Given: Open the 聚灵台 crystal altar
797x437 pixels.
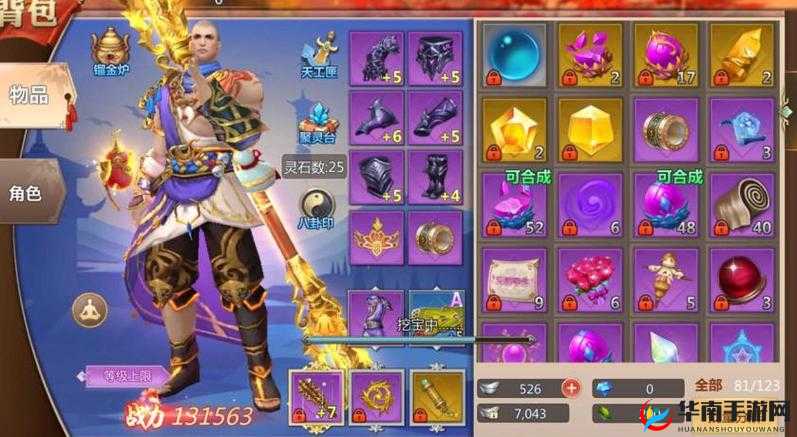Looking at the screenshot, I should 321,119.
